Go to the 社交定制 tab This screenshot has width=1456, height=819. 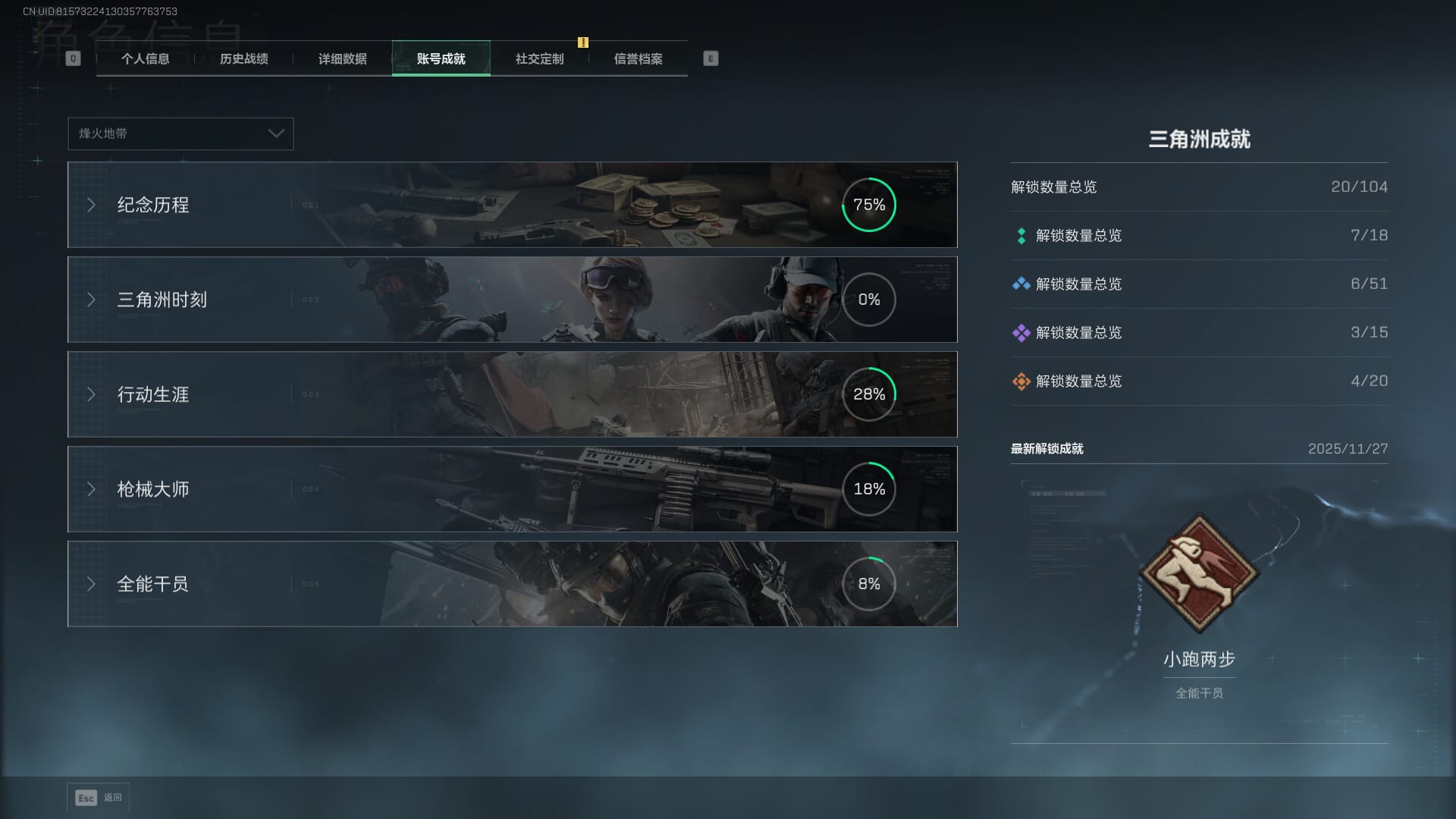pos(539,59)
